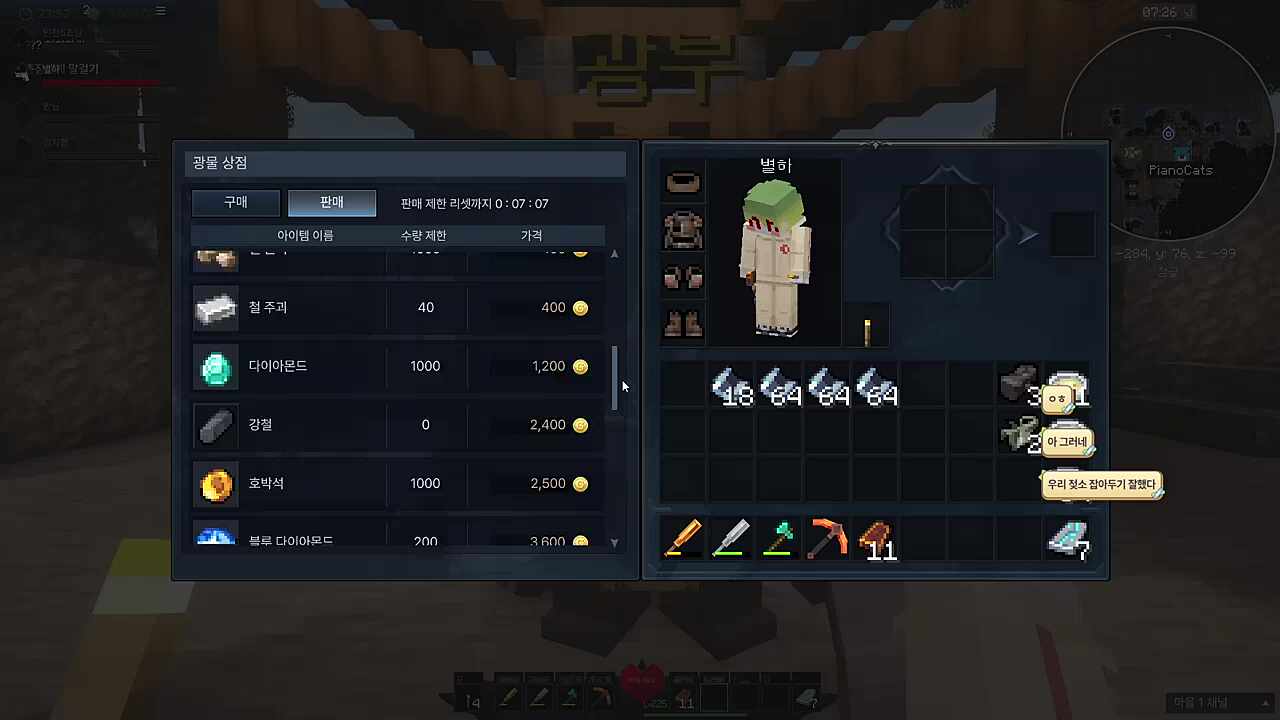Select the diamond axe in the hotbar
Image resolution: width=1280 pixels, height=720 pixels.
pyautogui.click(x=779, y=540)
